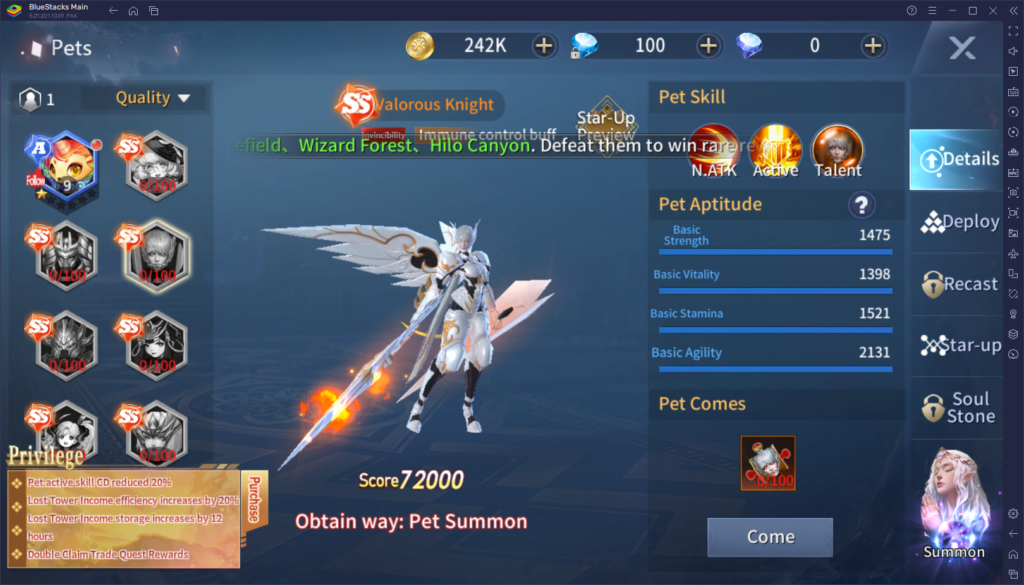Image resolution: width=1024 pixels, height=585 pixels.
Task: Switch to the Details tab
Action: [956, 159]
